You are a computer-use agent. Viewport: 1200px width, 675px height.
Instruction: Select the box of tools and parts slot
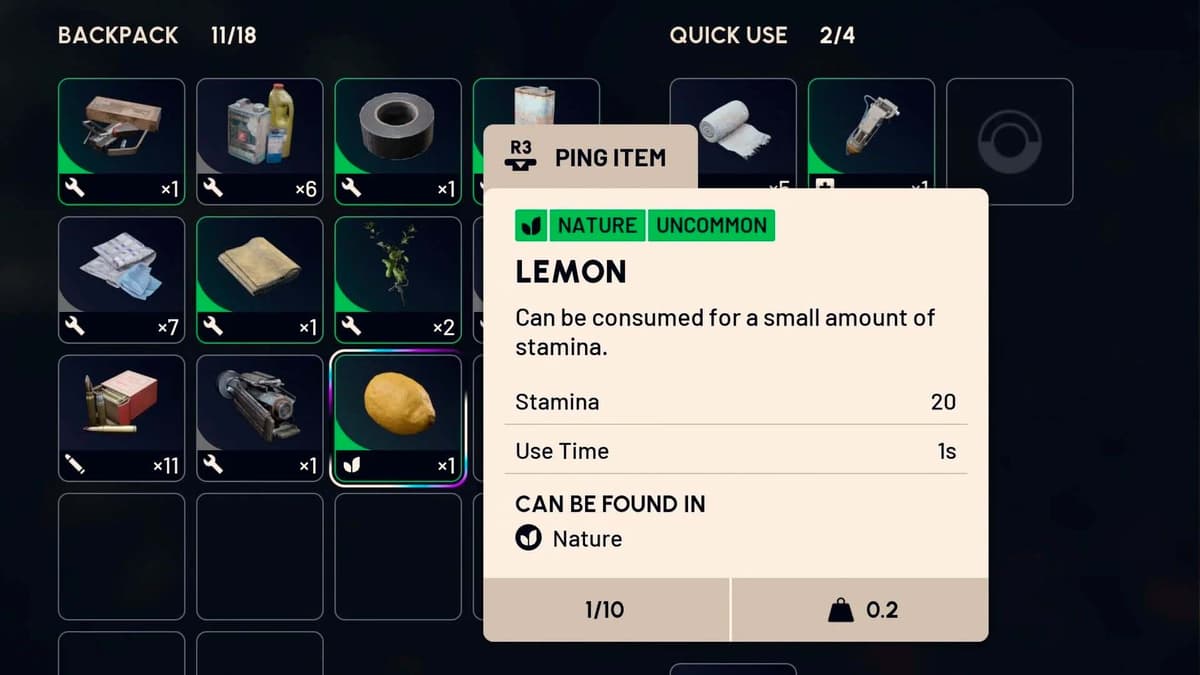tap(121, 141)
